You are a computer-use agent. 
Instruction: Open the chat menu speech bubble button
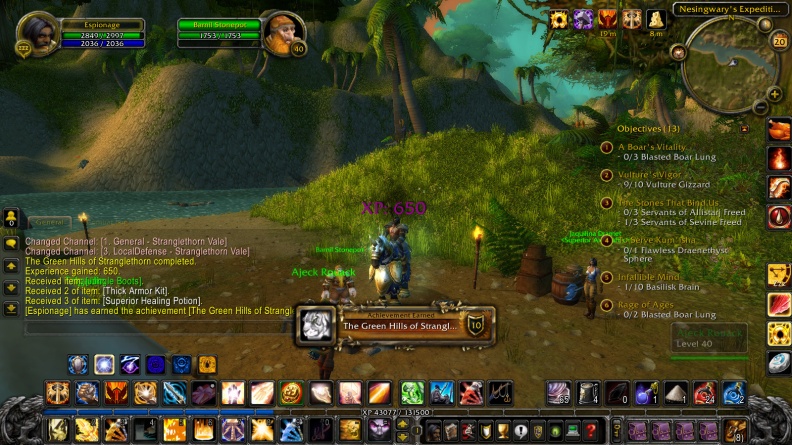11,242
